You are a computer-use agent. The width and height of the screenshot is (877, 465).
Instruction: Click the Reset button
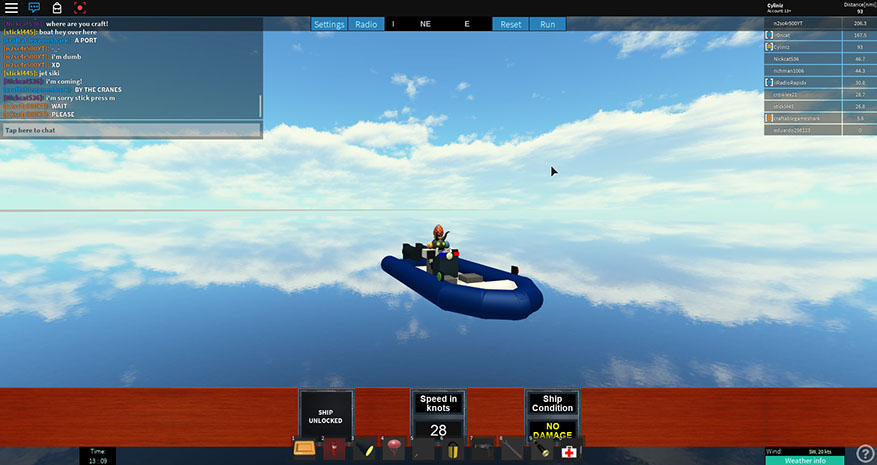(510, 24)
